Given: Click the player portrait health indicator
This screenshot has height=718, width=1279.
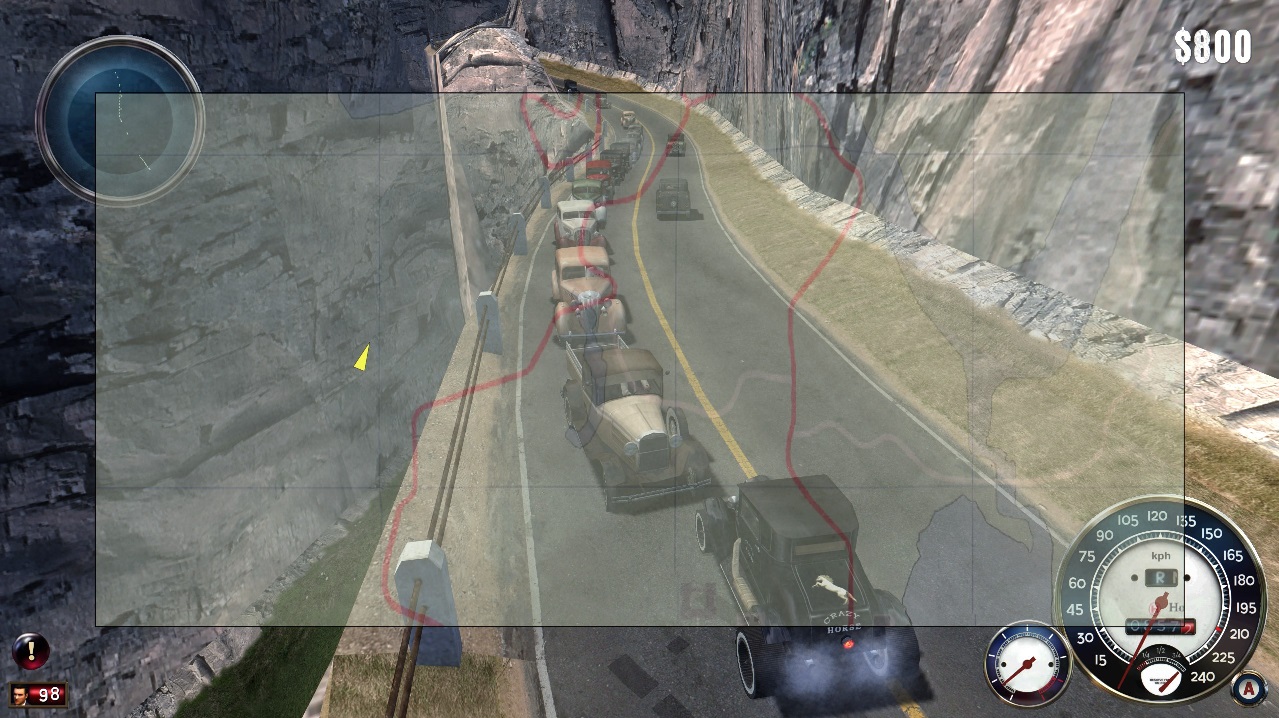Looking at the screenshot, I should coord(38,694).
